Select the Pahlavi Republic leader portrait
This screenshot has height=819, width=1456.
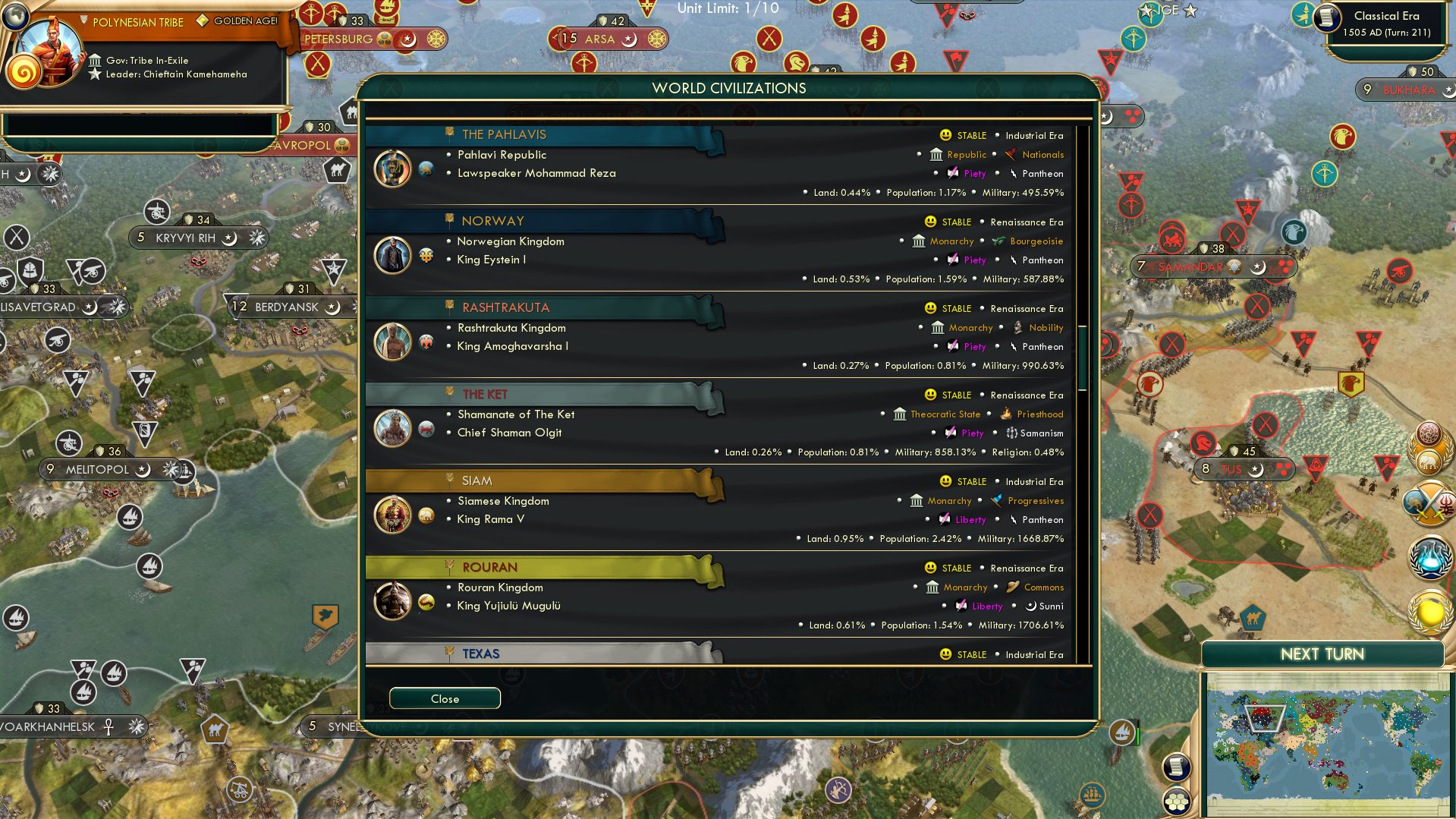coord(392,169)
